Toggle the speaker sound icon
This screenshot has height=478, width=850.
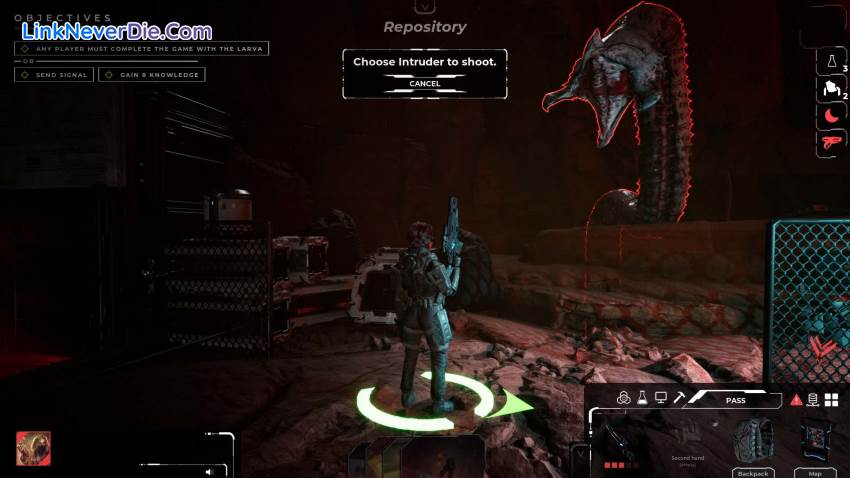pos(209,471)
